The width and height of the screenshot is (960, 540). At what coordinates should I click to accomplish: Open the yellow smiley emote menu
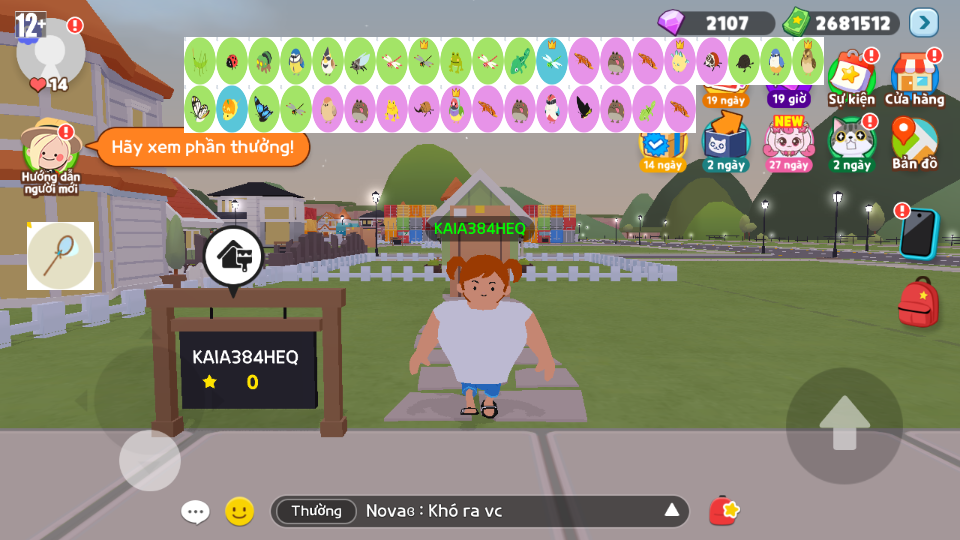(239, 512)
